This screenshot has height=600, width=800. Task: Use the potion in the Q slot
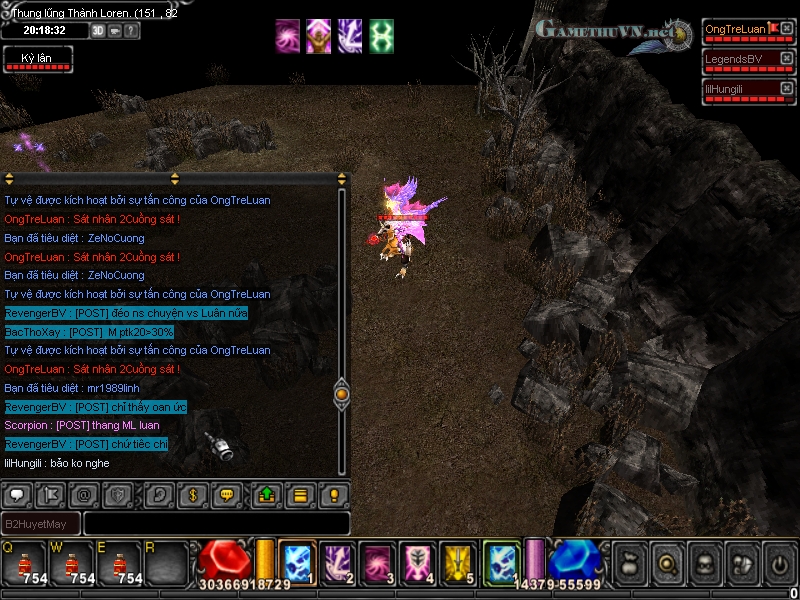[22, 564]
